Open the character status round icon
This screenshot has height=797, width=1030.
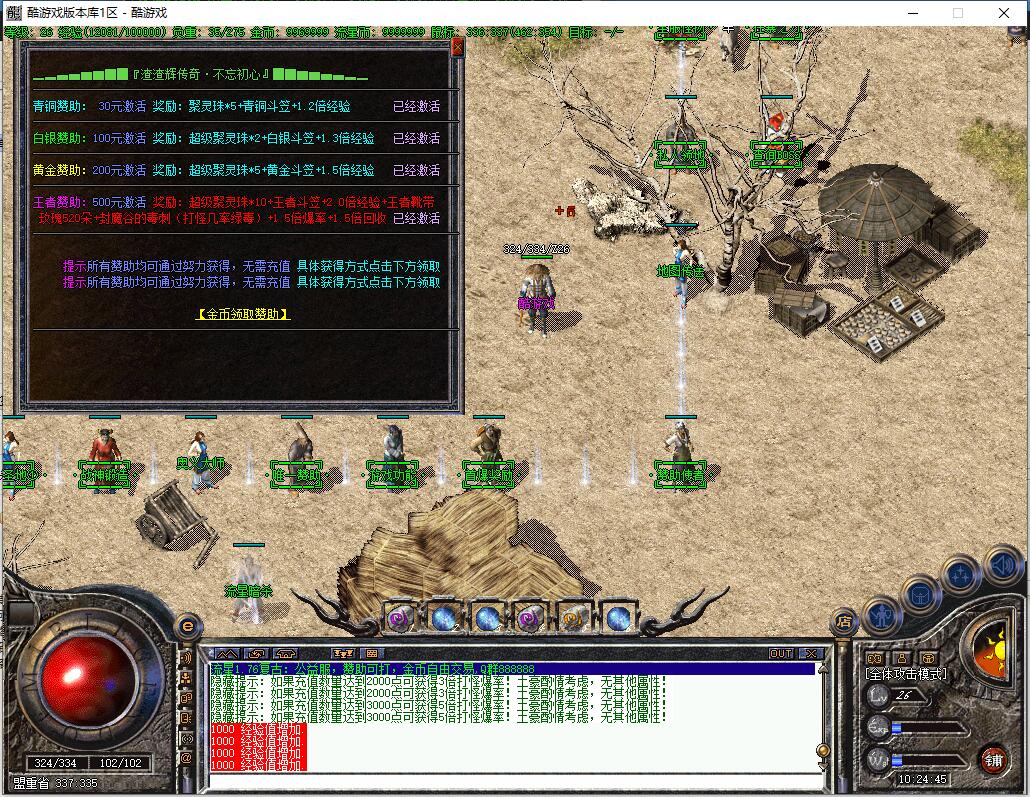click(882, 612)
